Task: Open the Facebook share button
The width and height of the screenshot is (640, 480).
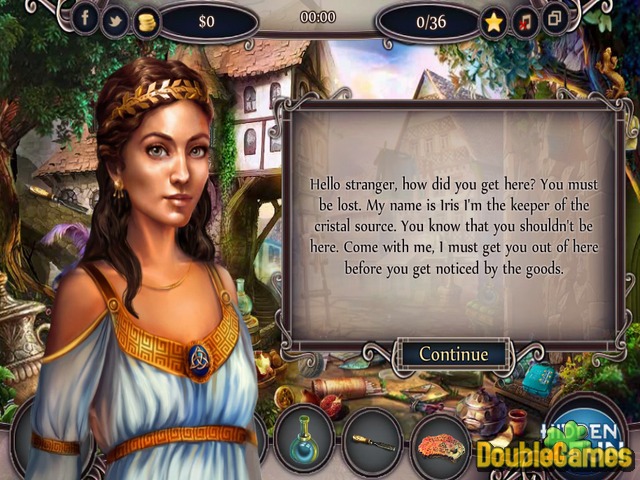Action: [86, 19]
